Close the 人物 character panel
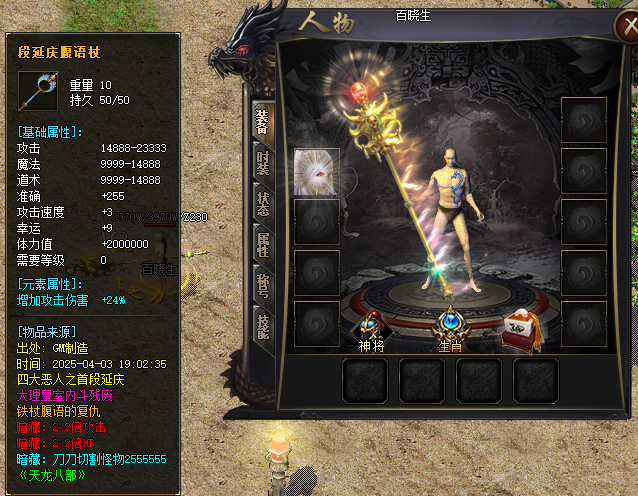This screenshot has width=638, height=496. (x=625, y=25)
